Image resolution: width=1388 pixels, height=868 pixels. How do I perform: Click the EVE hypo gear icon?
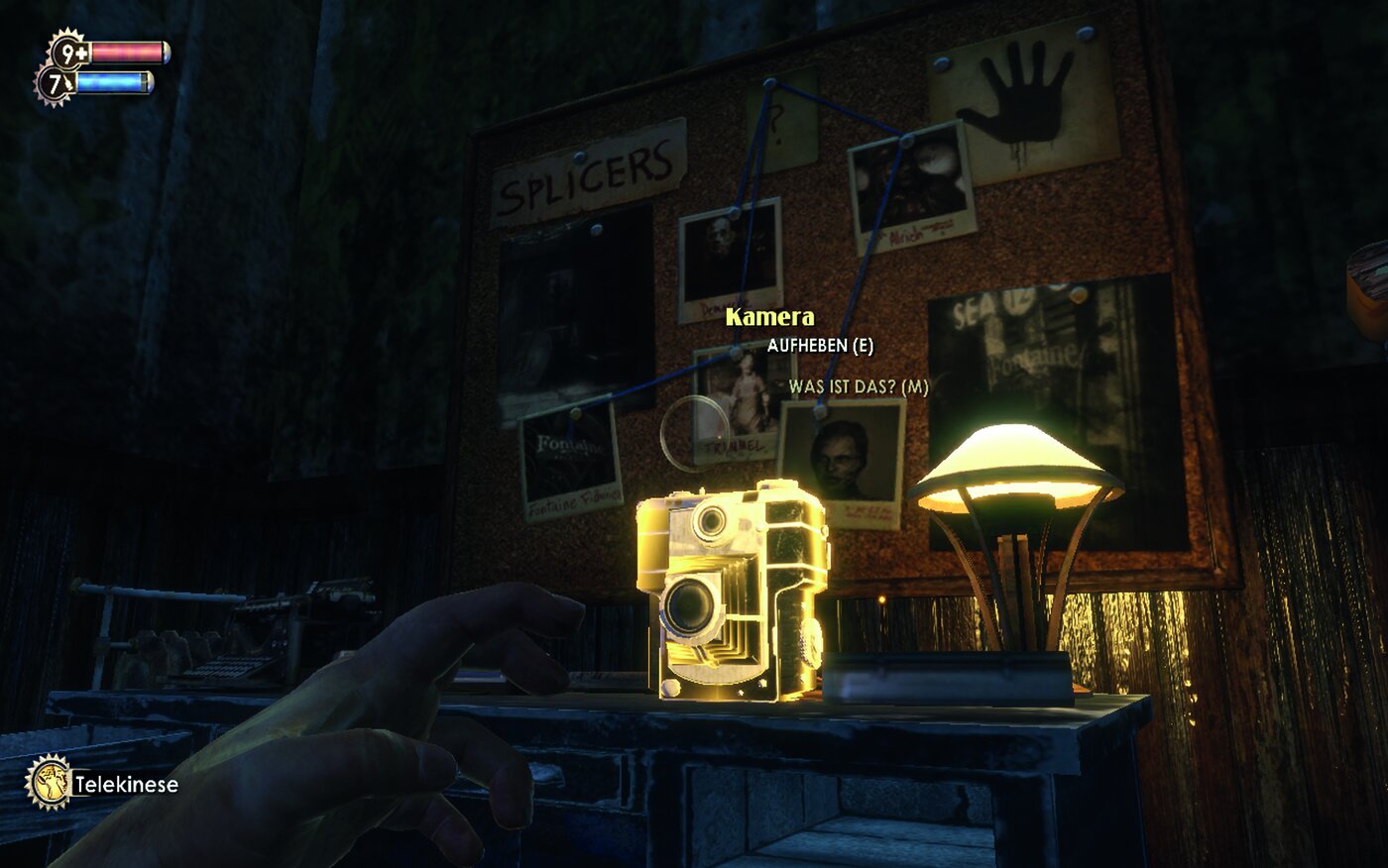point(56,84)
